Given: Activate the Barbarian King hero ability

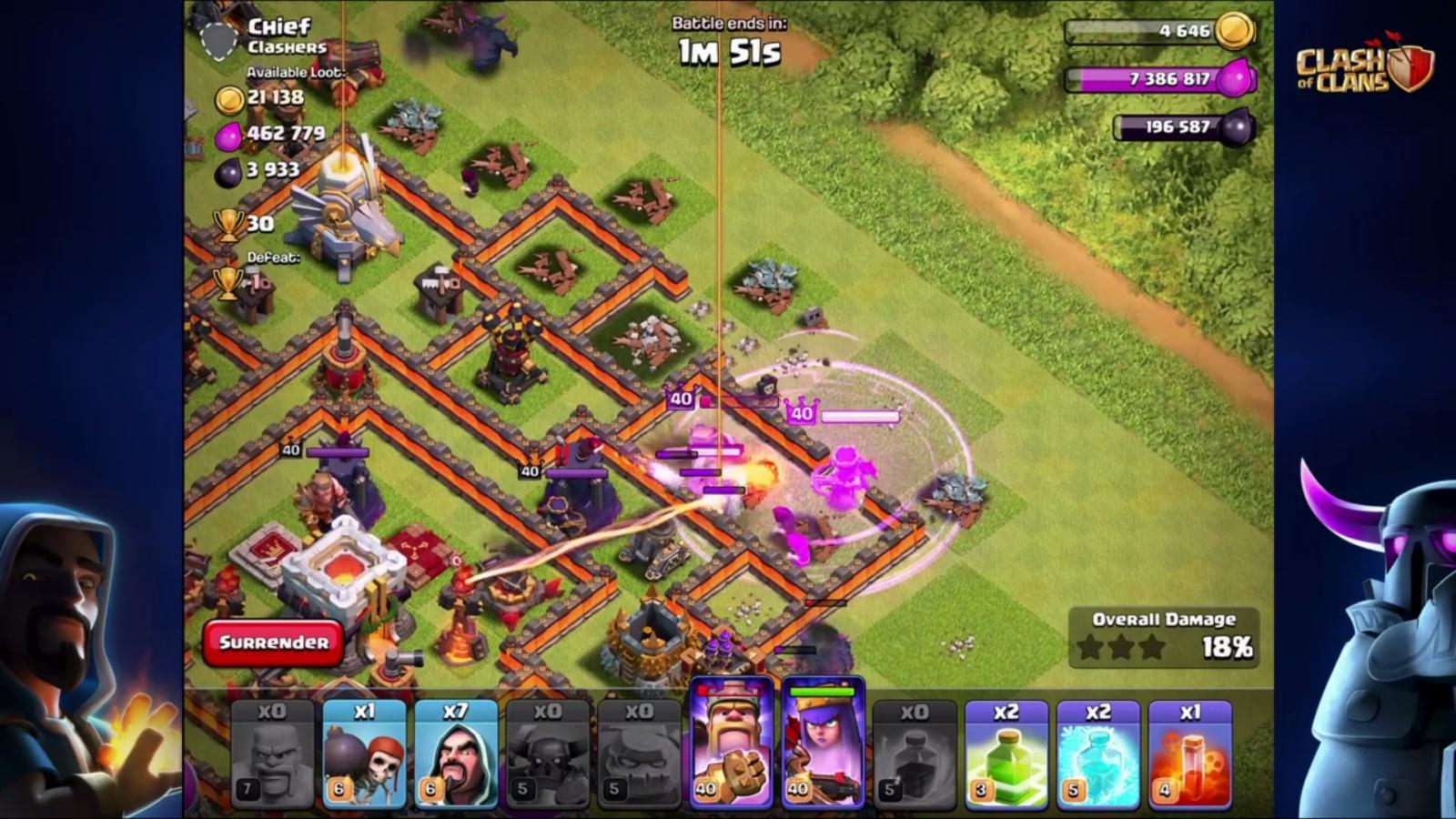Looking at the screenshot, I should (x=732, y=744).
